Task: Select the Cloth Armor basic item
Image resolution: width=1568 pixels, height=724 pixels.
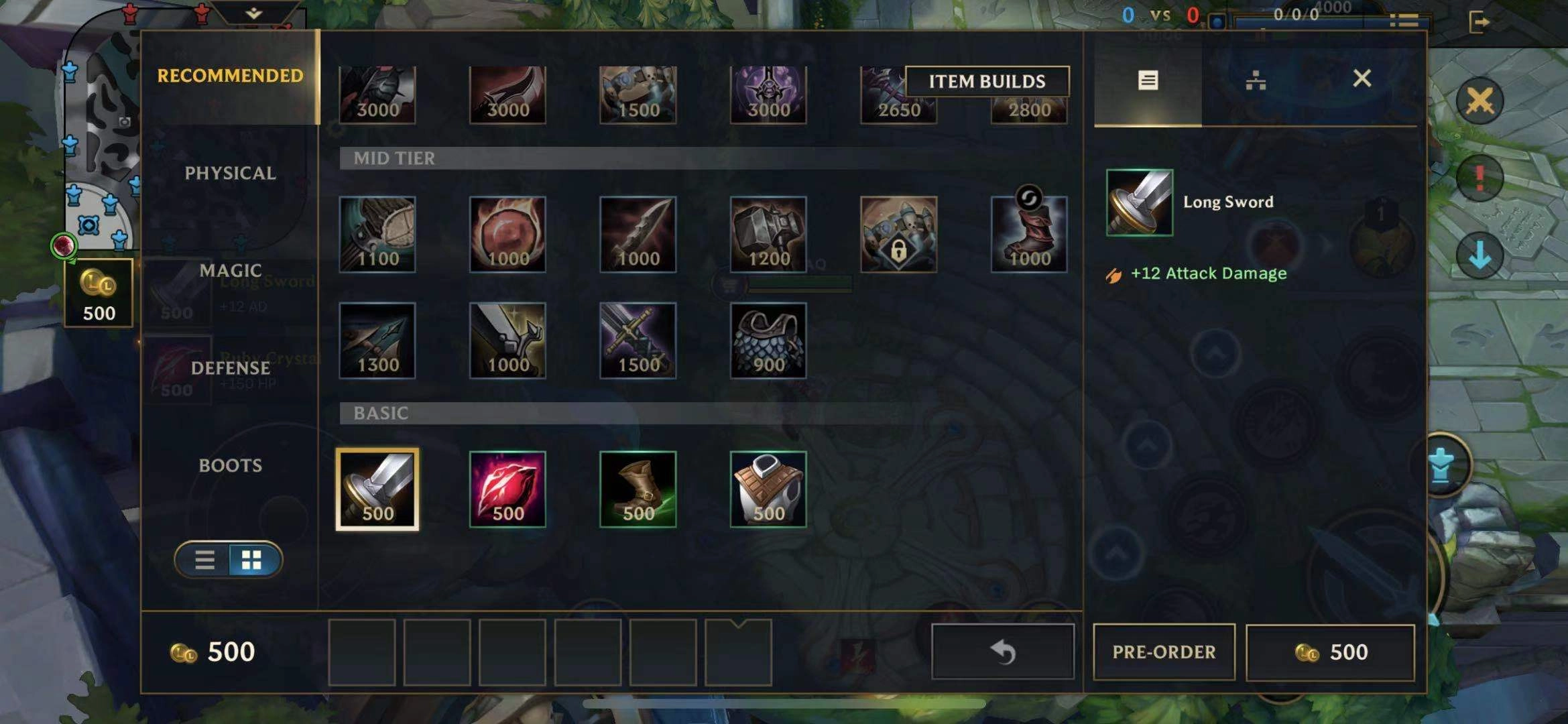Action: point(768,488)
